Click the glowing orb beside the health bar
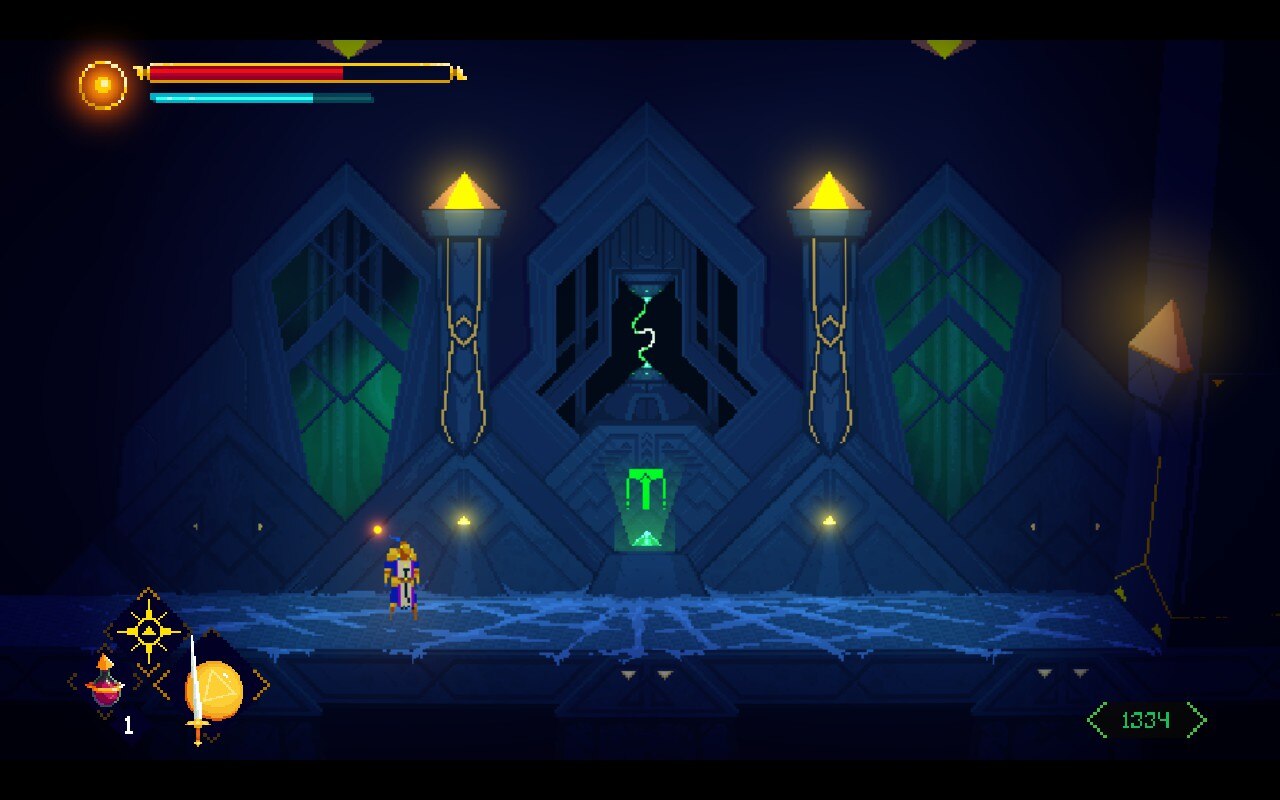Image resolution: width=1280 pixels, height=800 pixels. 98,83
